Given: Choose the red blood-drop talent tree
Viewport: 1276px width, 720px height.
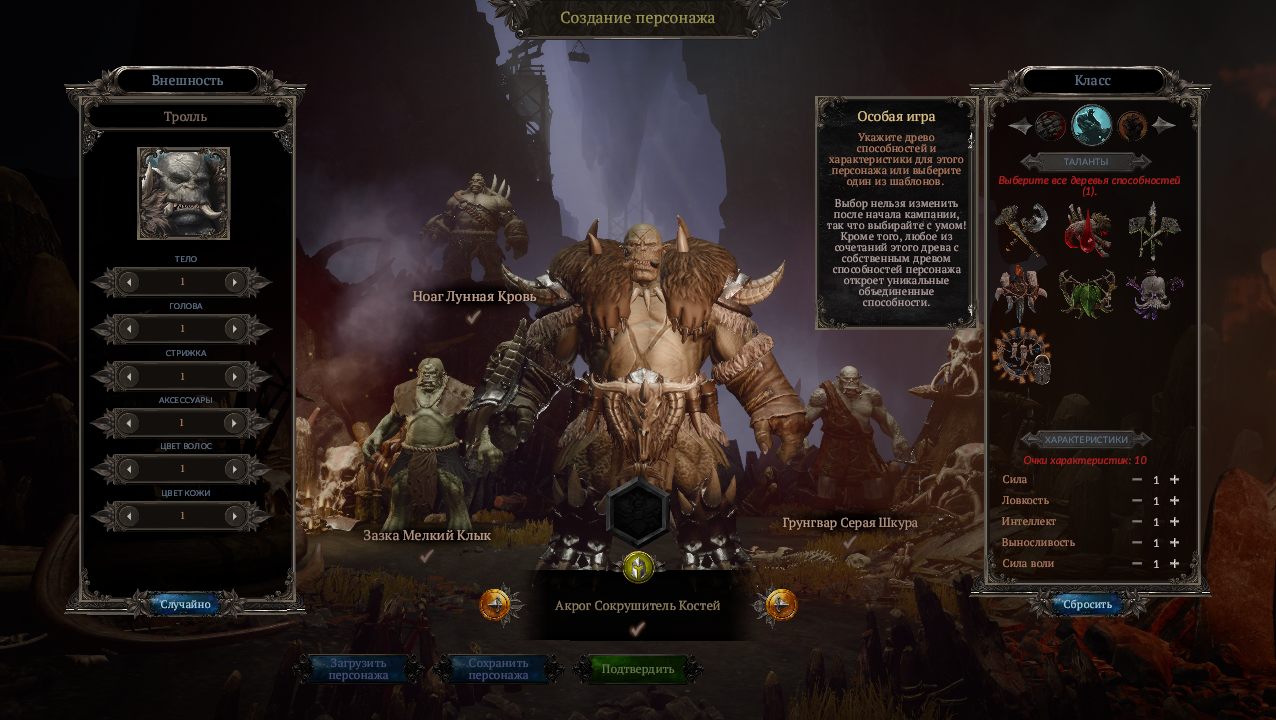Looking at the screenshot, I should point(1087,231).
